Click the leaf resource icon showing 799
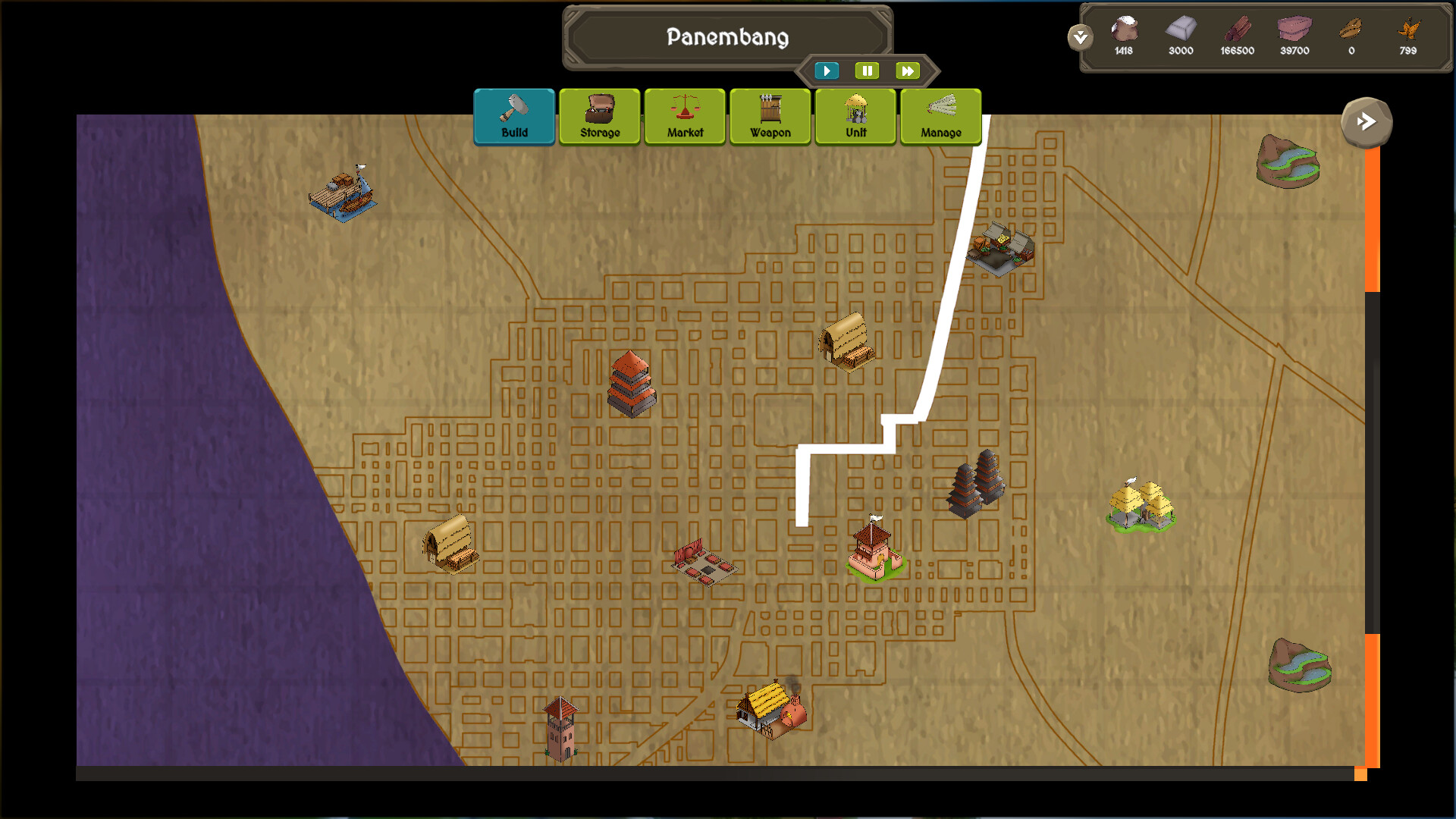The image size is (1456, 819). tap(1407, 30)
